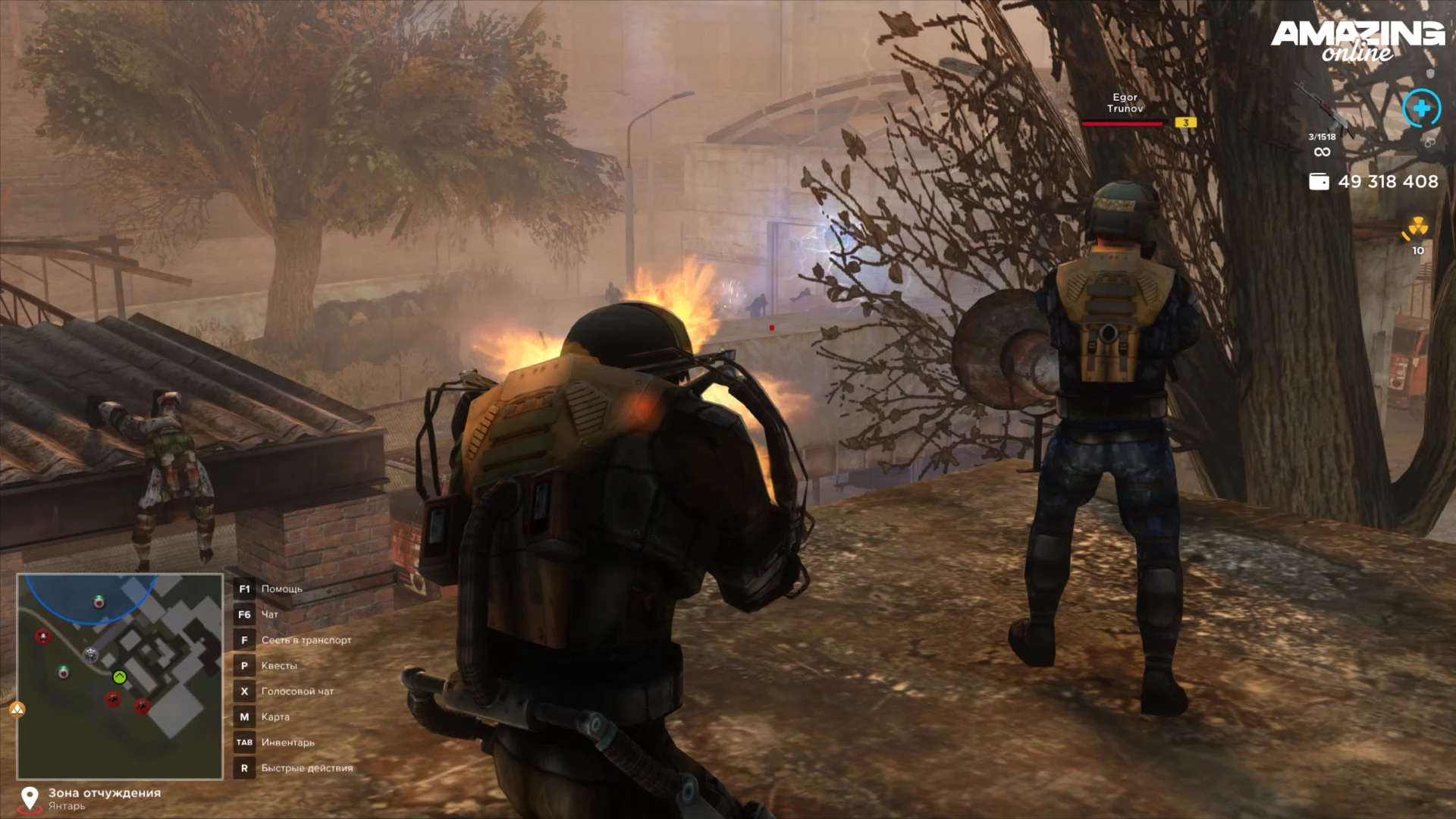
Task: Open the wallet money icon
Action: pos(1319,182)
